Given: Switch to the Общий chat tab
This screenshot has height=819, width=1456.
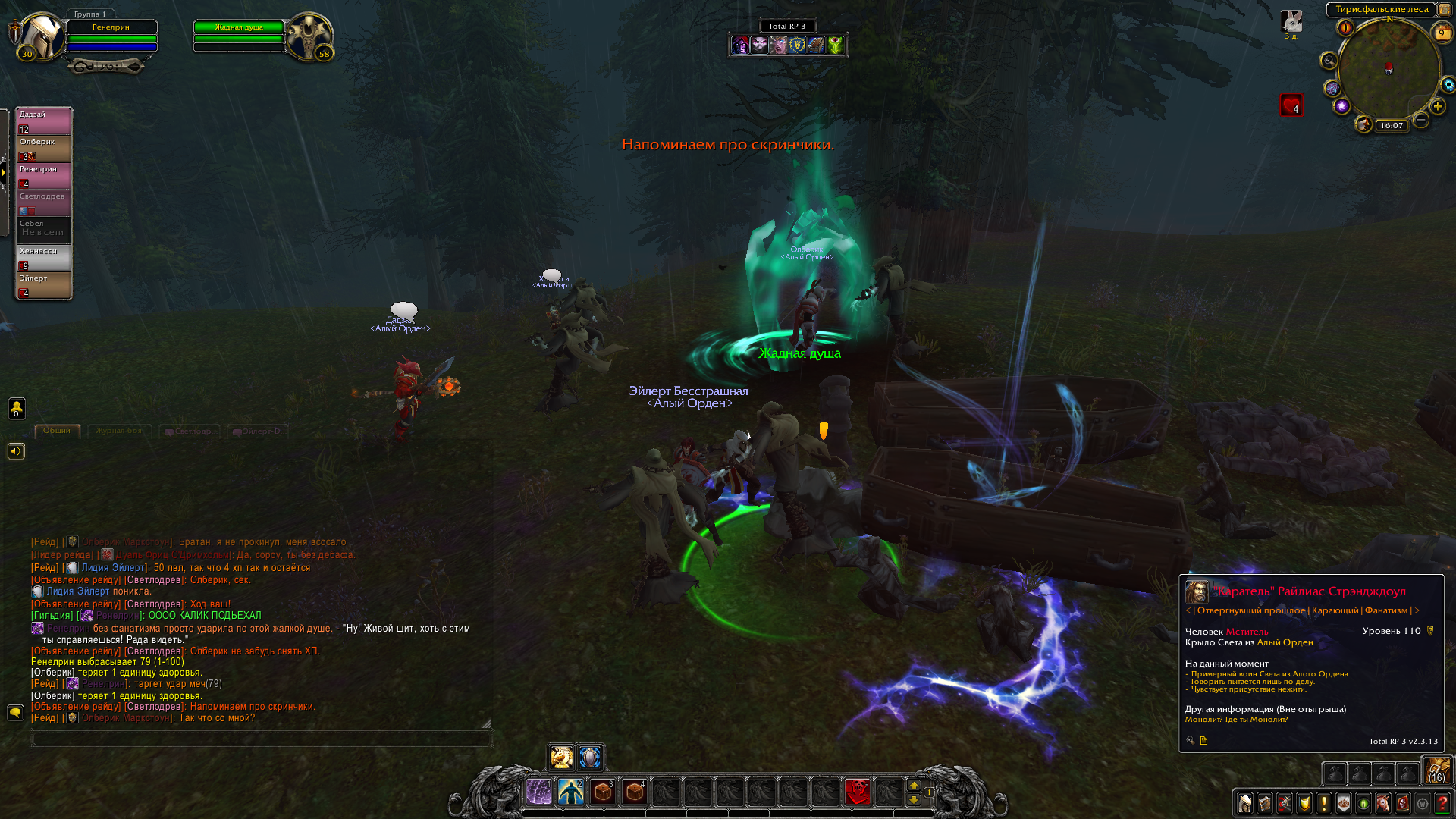Looking at the screenshot, I should tap(57, 431).
